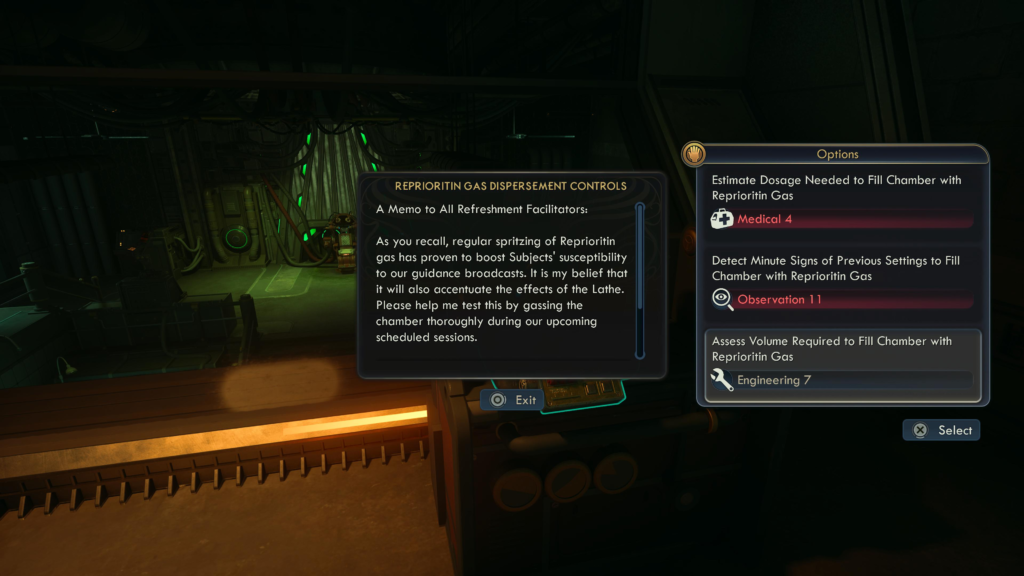Viewport: 1024px width, 576px height.
Task: Exit the gas dispersement controls
Action: pyautogui.click(x=514, y=400)
